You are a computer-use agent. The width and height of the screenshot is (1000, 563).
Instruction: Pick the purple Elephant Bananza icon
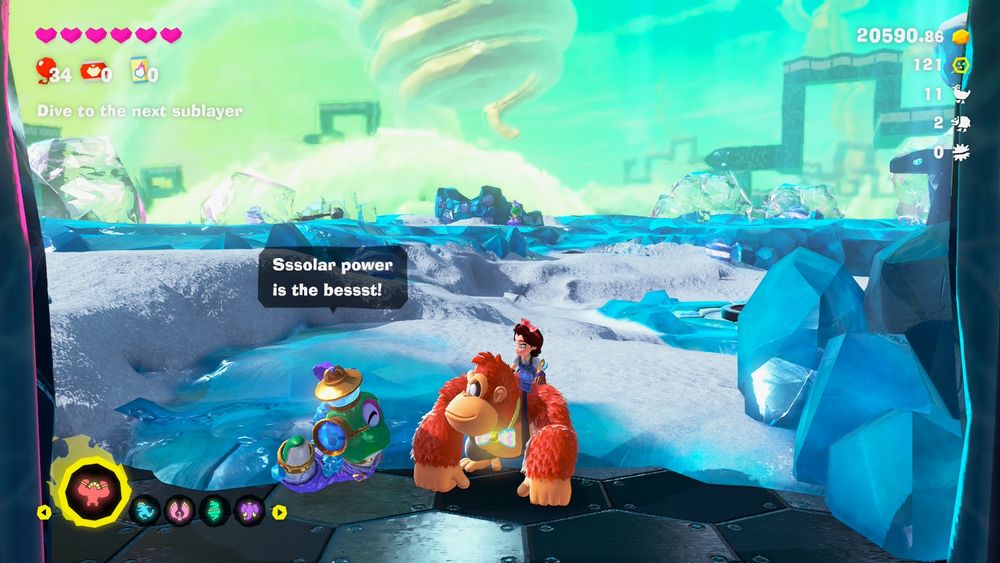coord(249,511)
